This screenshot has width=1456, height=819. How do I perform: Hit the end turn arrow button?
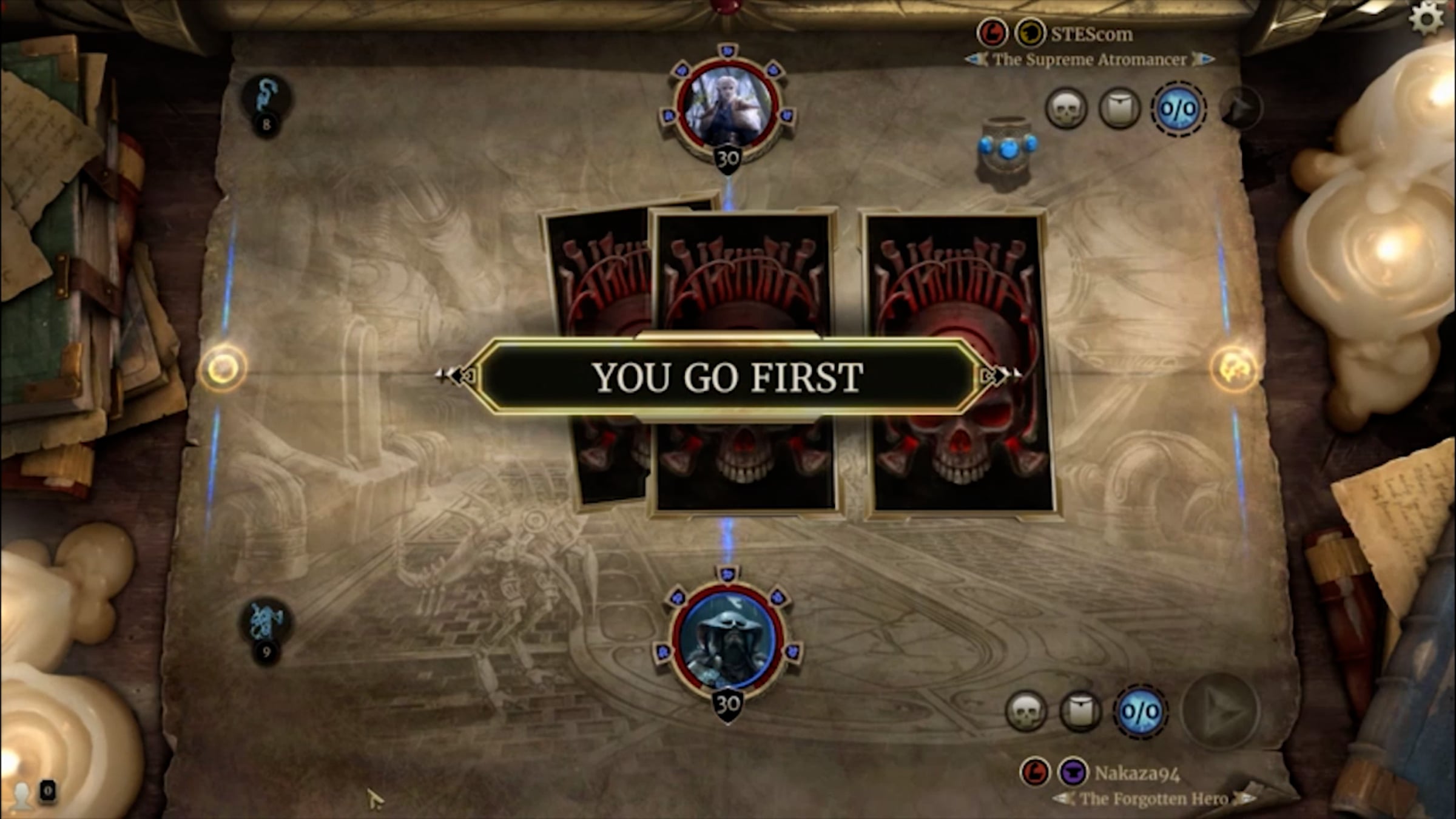(1221, 712)
